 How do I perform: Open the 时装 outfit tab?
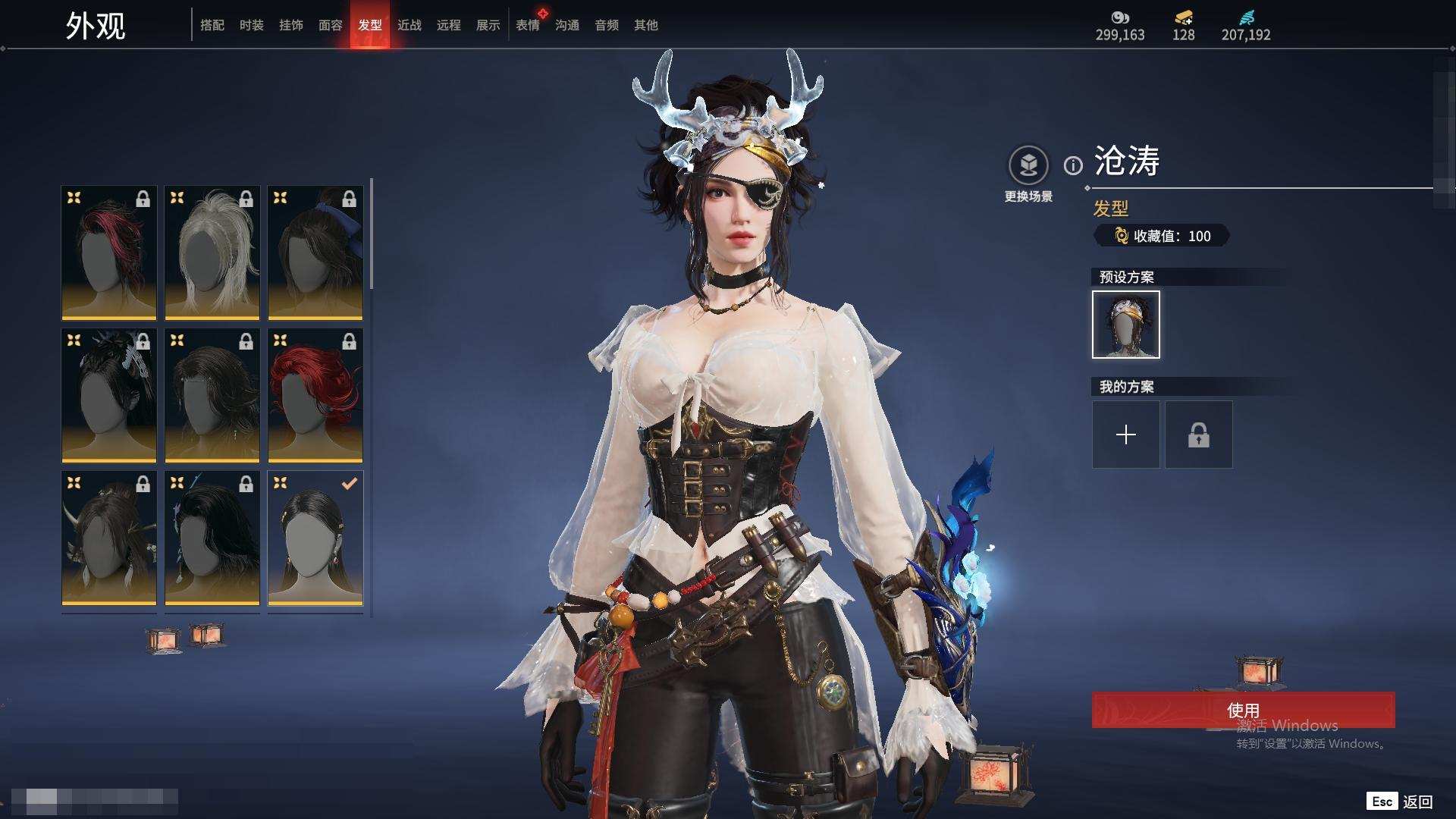[x=251, y=25]
